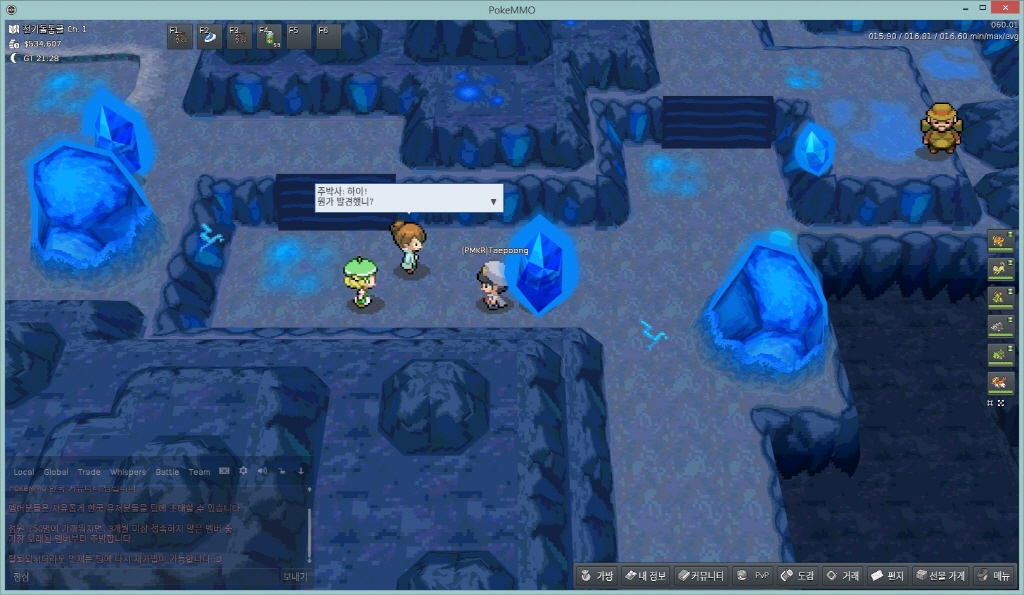Close the PokeMMO window
The width and height of the screenshot is (1024, 595).
coord(1001,8)
